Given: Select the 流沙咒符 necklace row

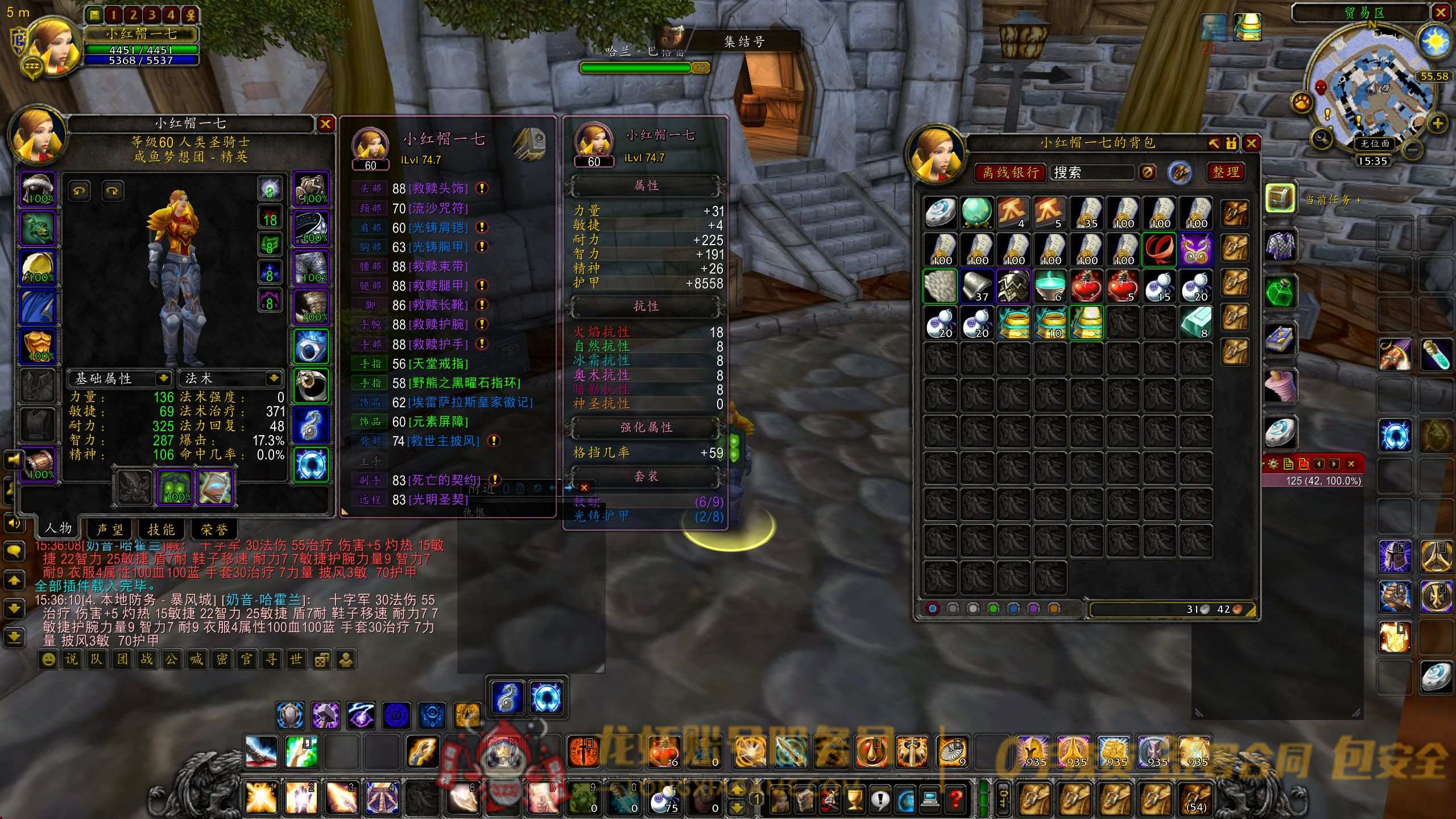Looking at the screenshot, I should 438,208.
